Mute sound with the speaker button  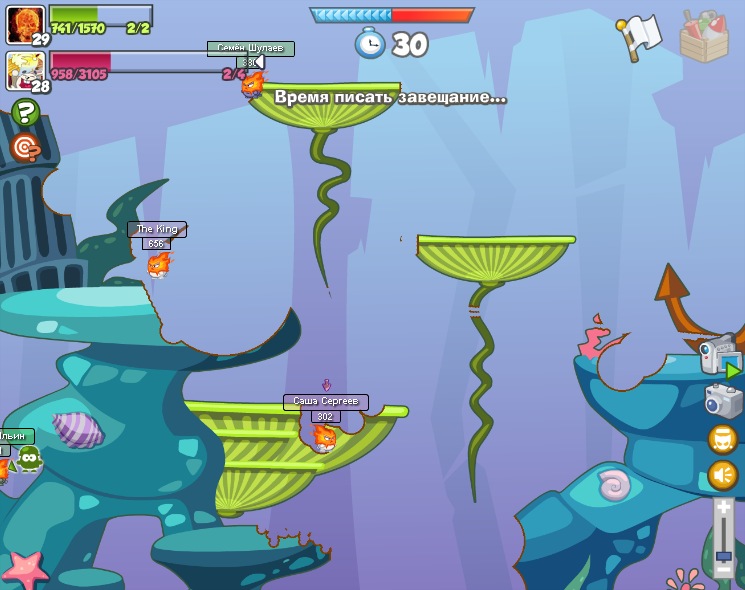(723, 475)
